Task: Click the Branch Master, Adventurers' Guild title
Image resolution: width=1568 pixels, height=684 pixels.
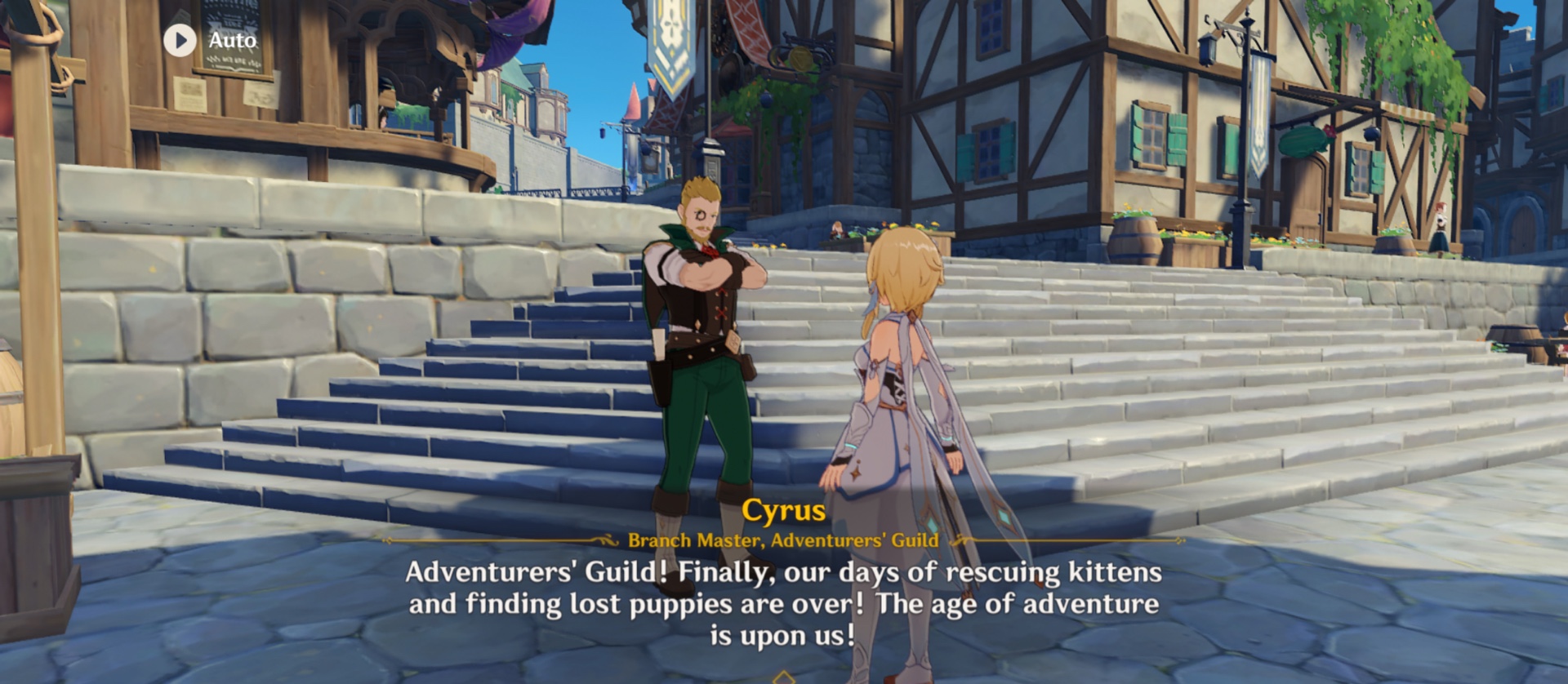Action: click(784, 540)
